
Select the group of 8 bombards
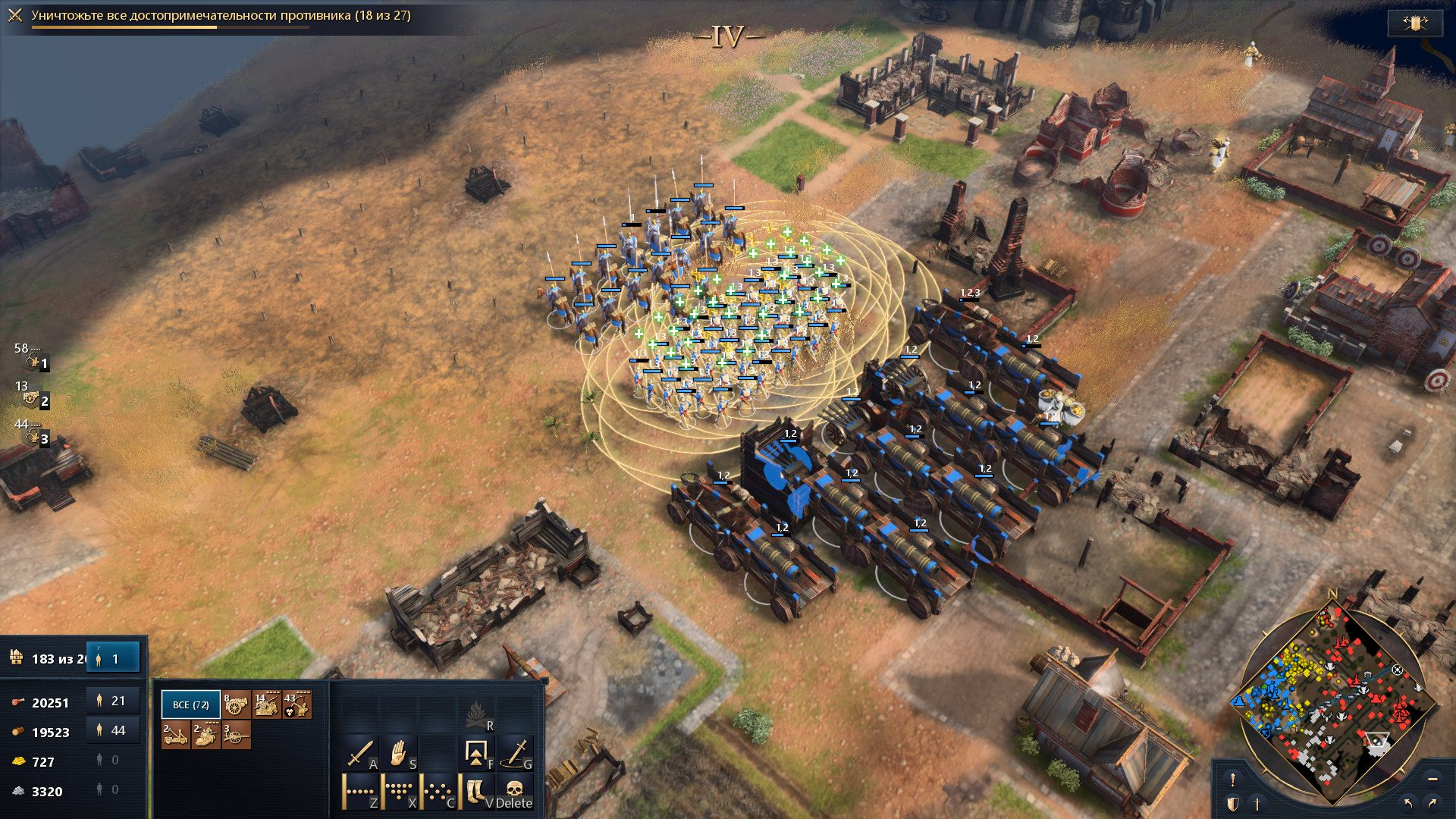click(236, 705)
